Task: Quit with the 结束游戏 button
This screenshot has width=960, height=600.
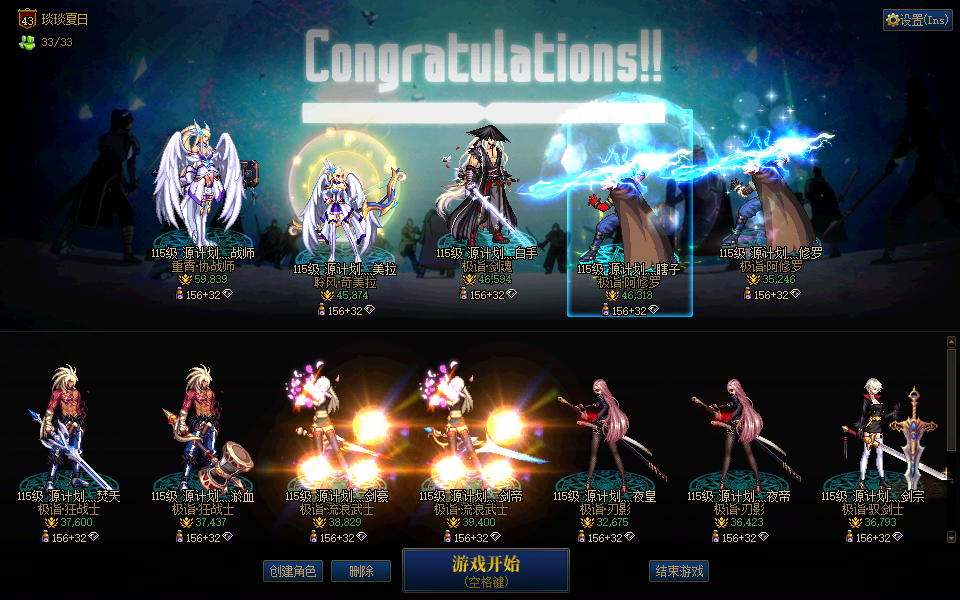Action: [679, 571]
